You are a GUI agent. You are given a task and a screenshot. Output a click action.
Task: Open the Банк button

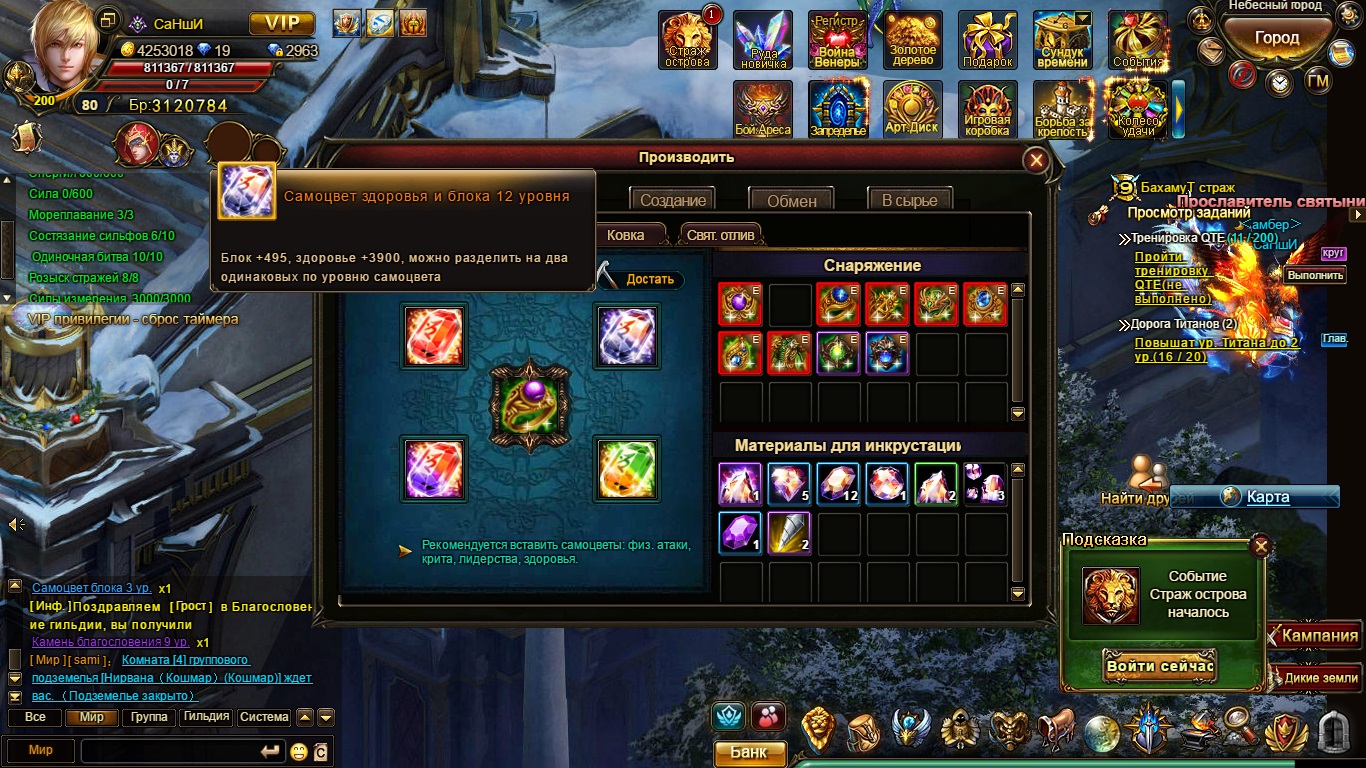pyautogui.click(x=749, y=753)
